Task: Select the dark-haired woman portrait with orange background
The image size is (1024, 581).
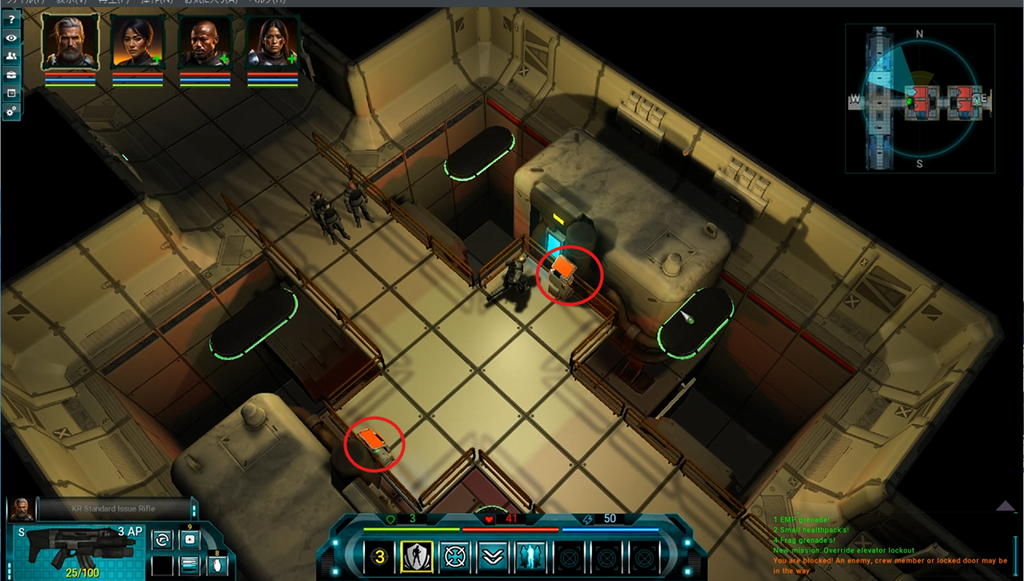Action: [x=137, y=43]
